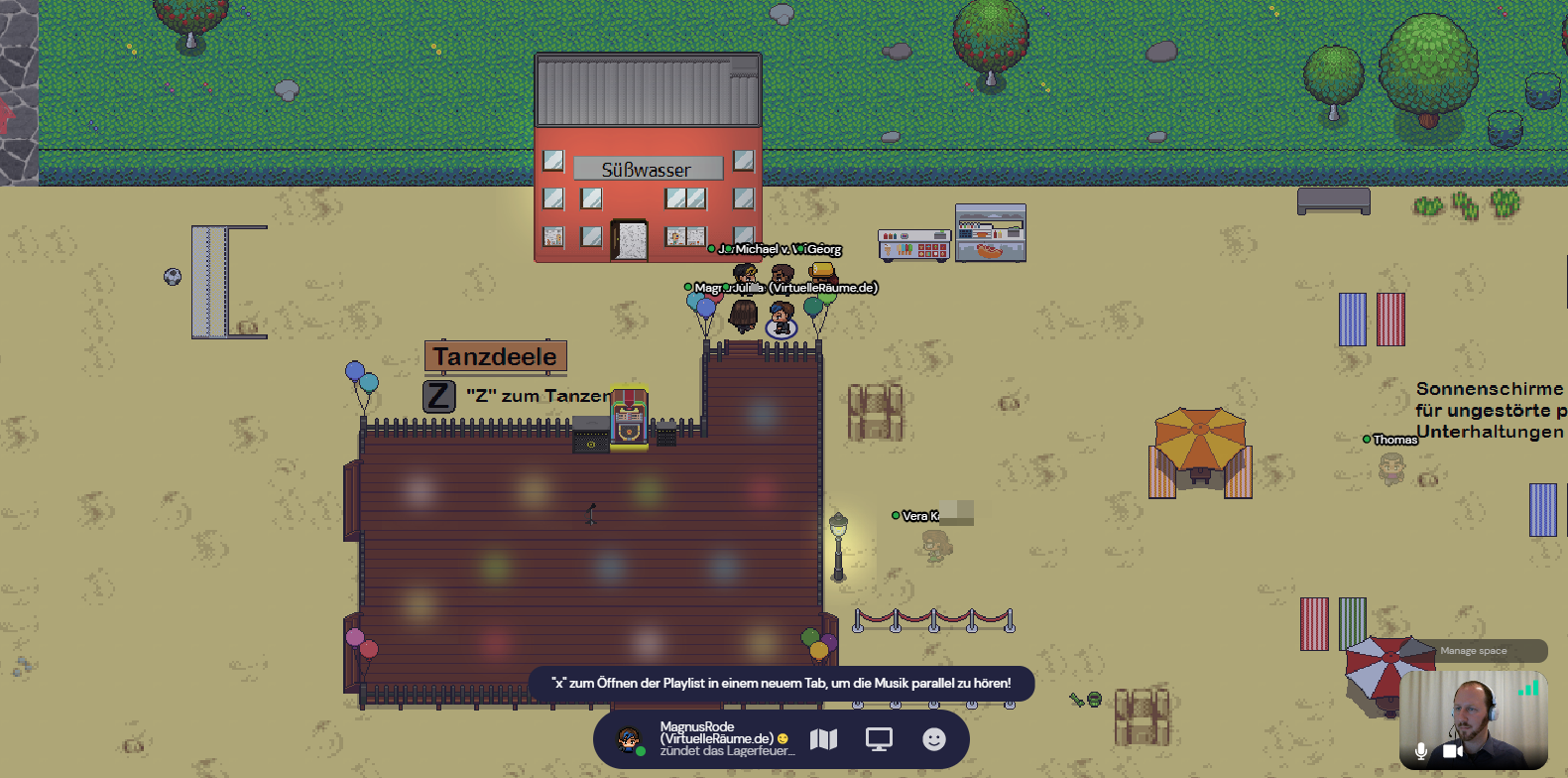
Task: Open the emoji reactions smiley
Action: (934, 739)
